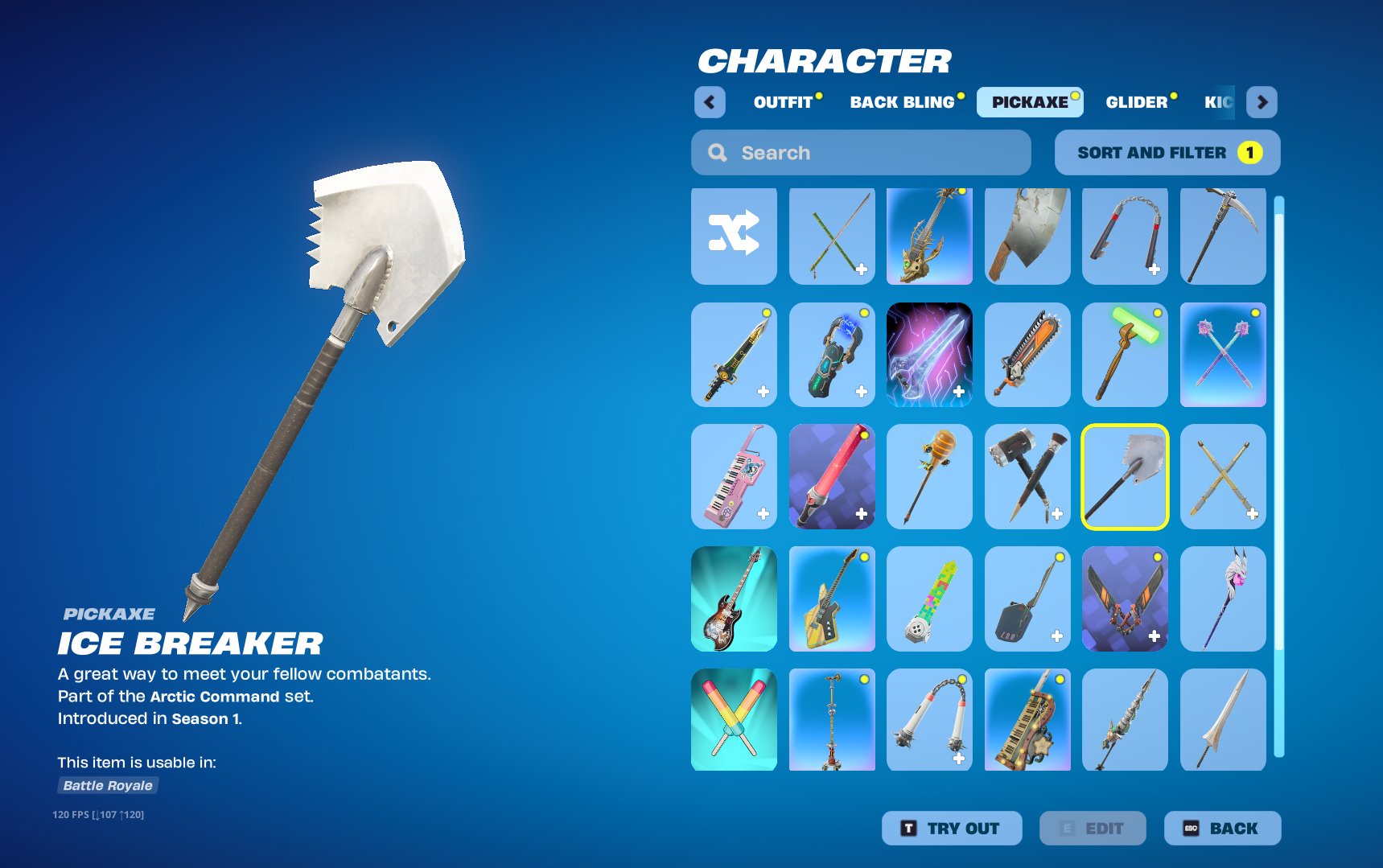Click the search magnifying glass icon
1383x868 pixels.
click(717, 152)
